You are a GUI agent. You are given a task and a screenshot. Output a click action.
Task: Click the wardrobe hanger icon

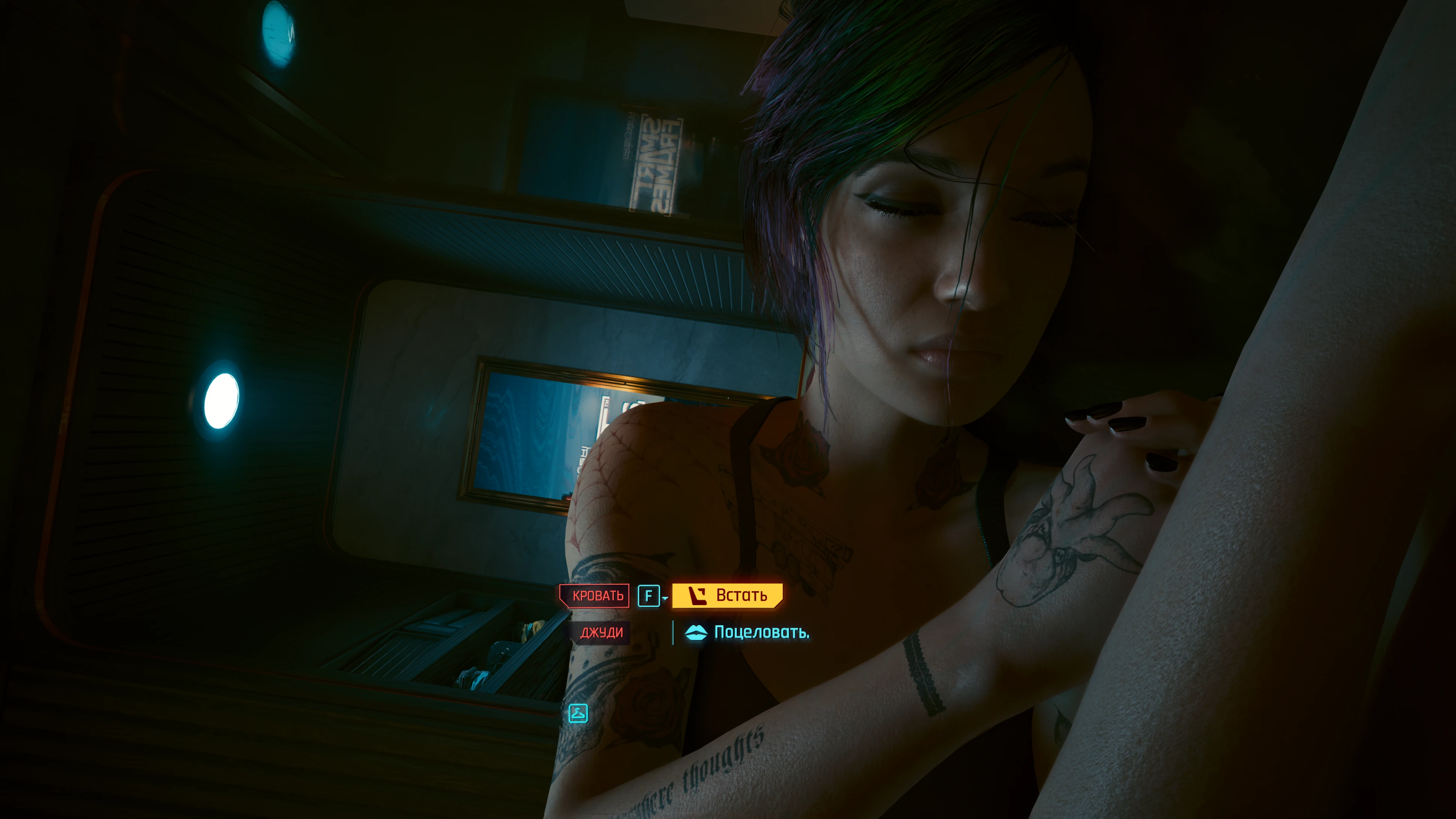[x=578, y=713]
